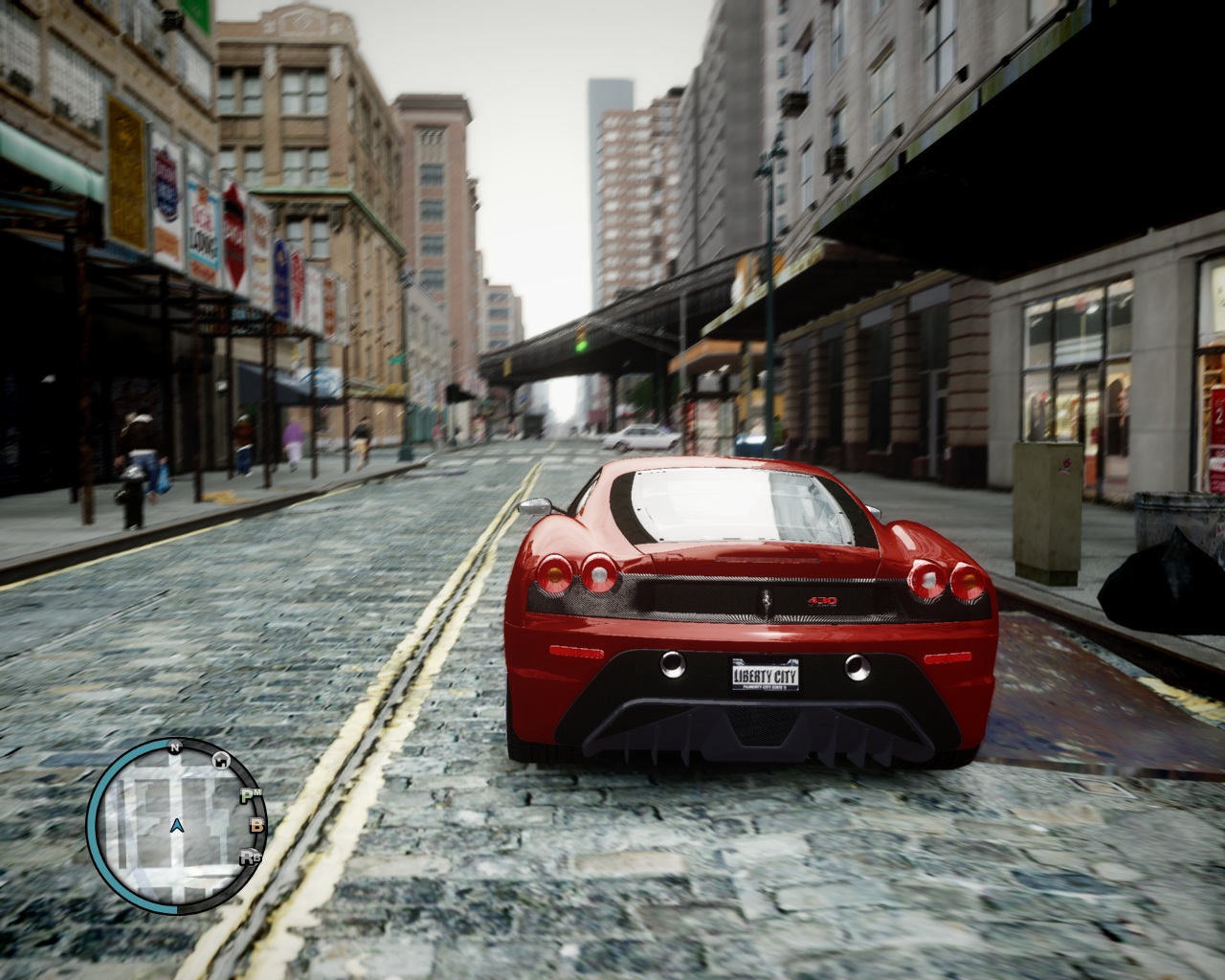
Task: Click the red diamond shop sign above the awnings
Action: pyautogui.click(x=234, y=232)
